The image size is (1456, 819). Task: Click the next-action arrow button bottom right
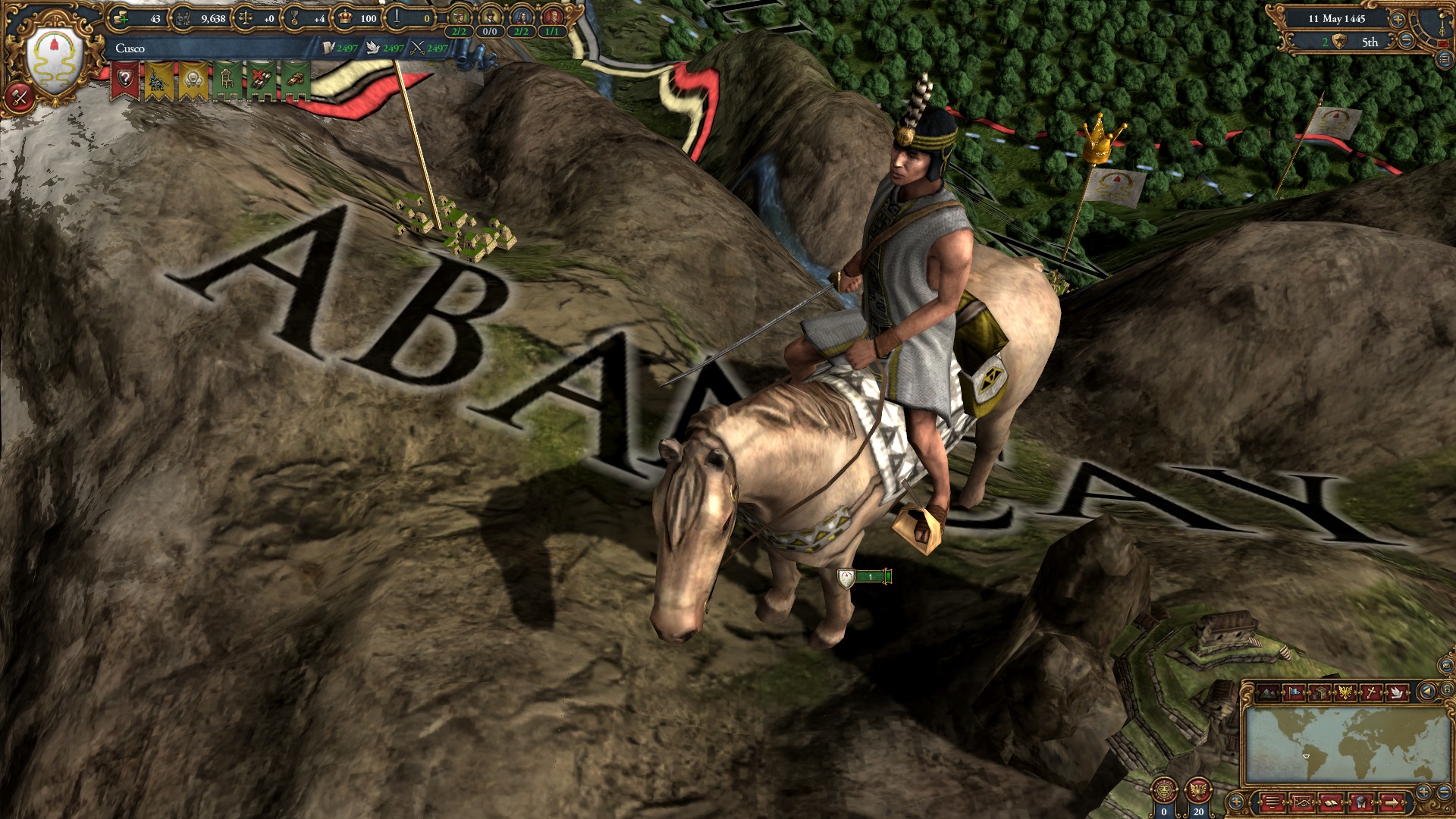(1391, 802)
